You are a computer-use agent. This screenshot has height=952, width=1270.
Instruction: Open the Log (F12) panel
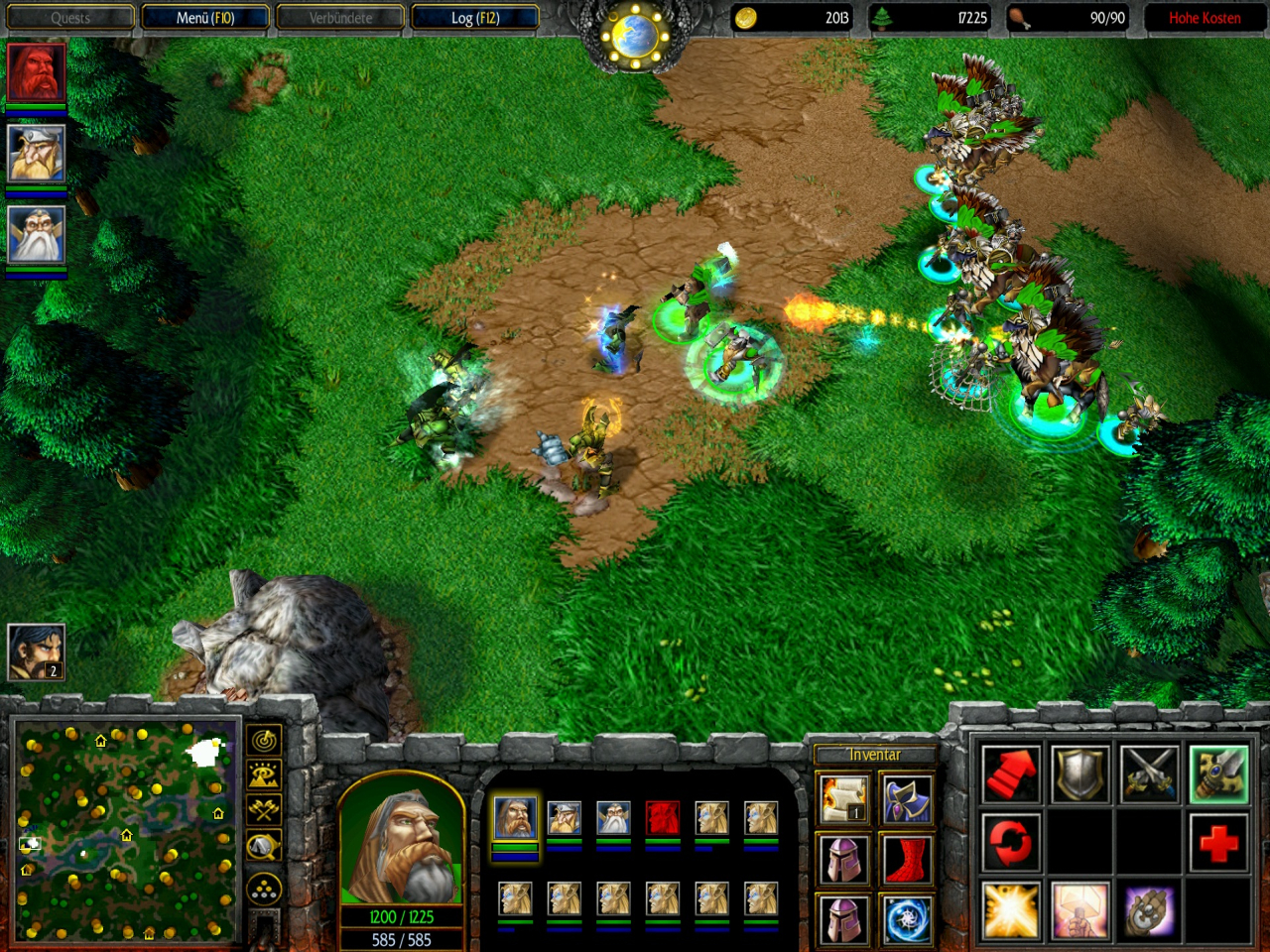point(475,18)
